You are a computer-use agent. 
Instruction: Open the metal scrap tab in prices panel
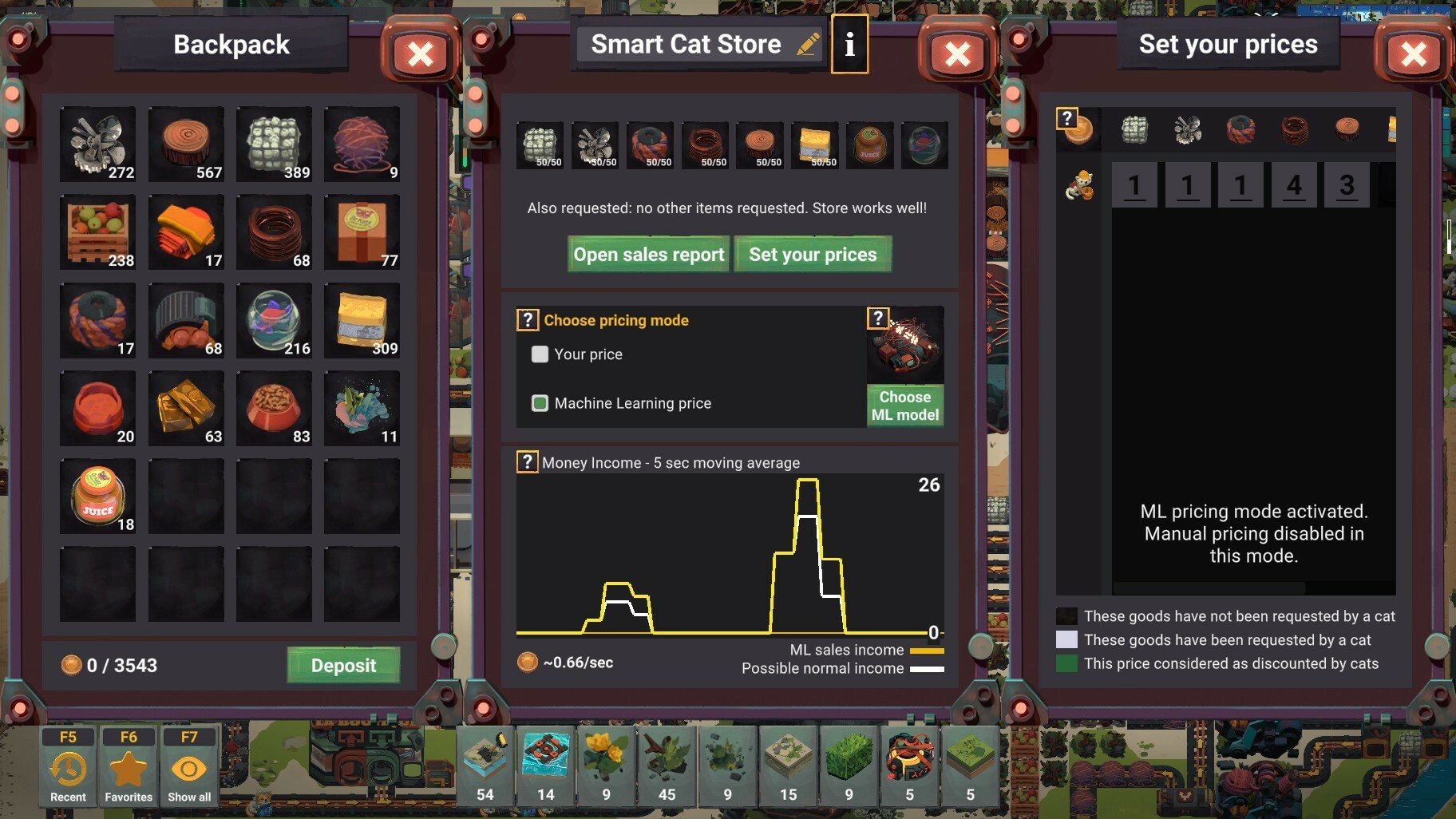tap(1187, 129)
